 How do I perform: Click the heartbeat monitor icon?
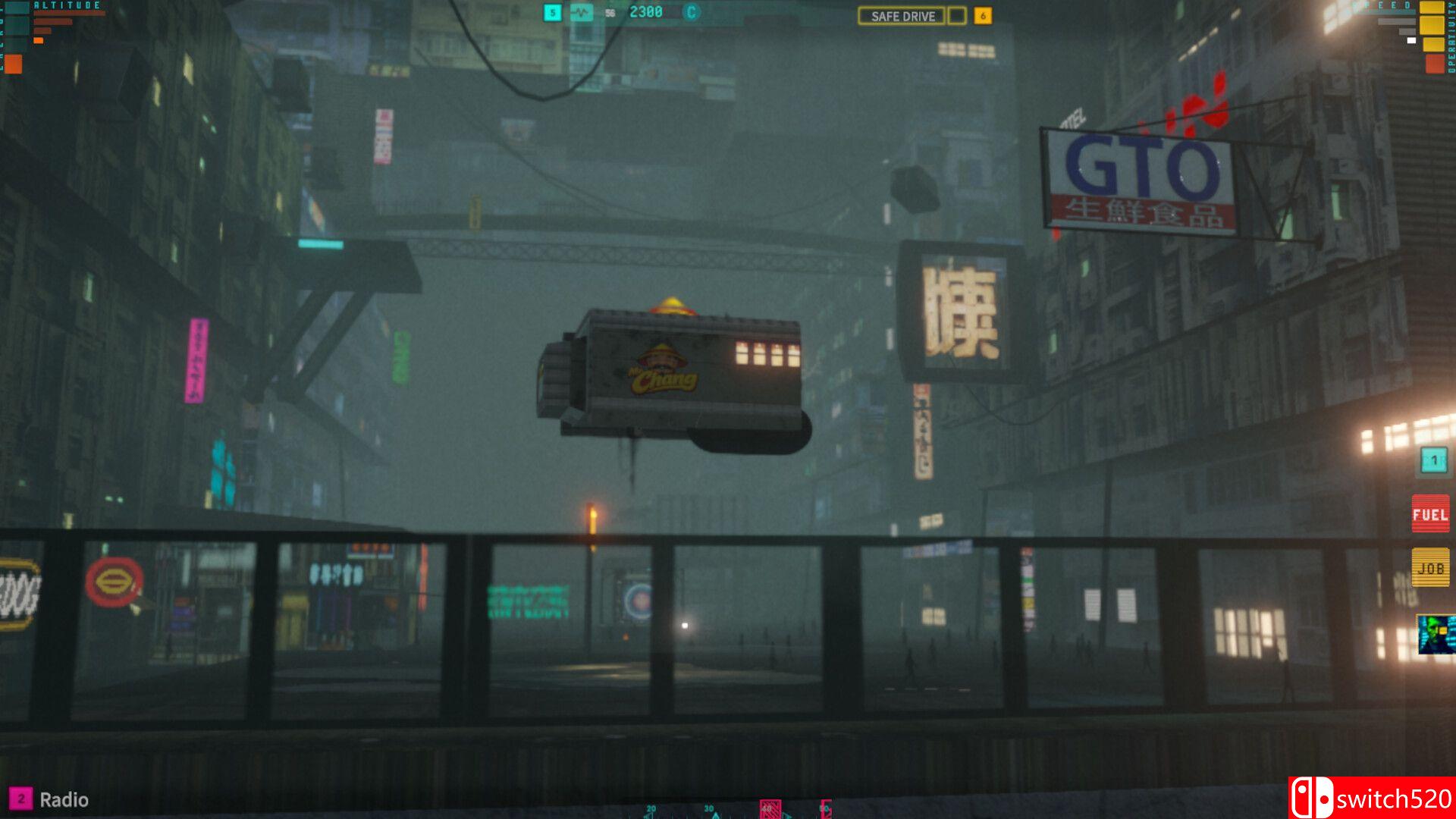click(582, 12)
